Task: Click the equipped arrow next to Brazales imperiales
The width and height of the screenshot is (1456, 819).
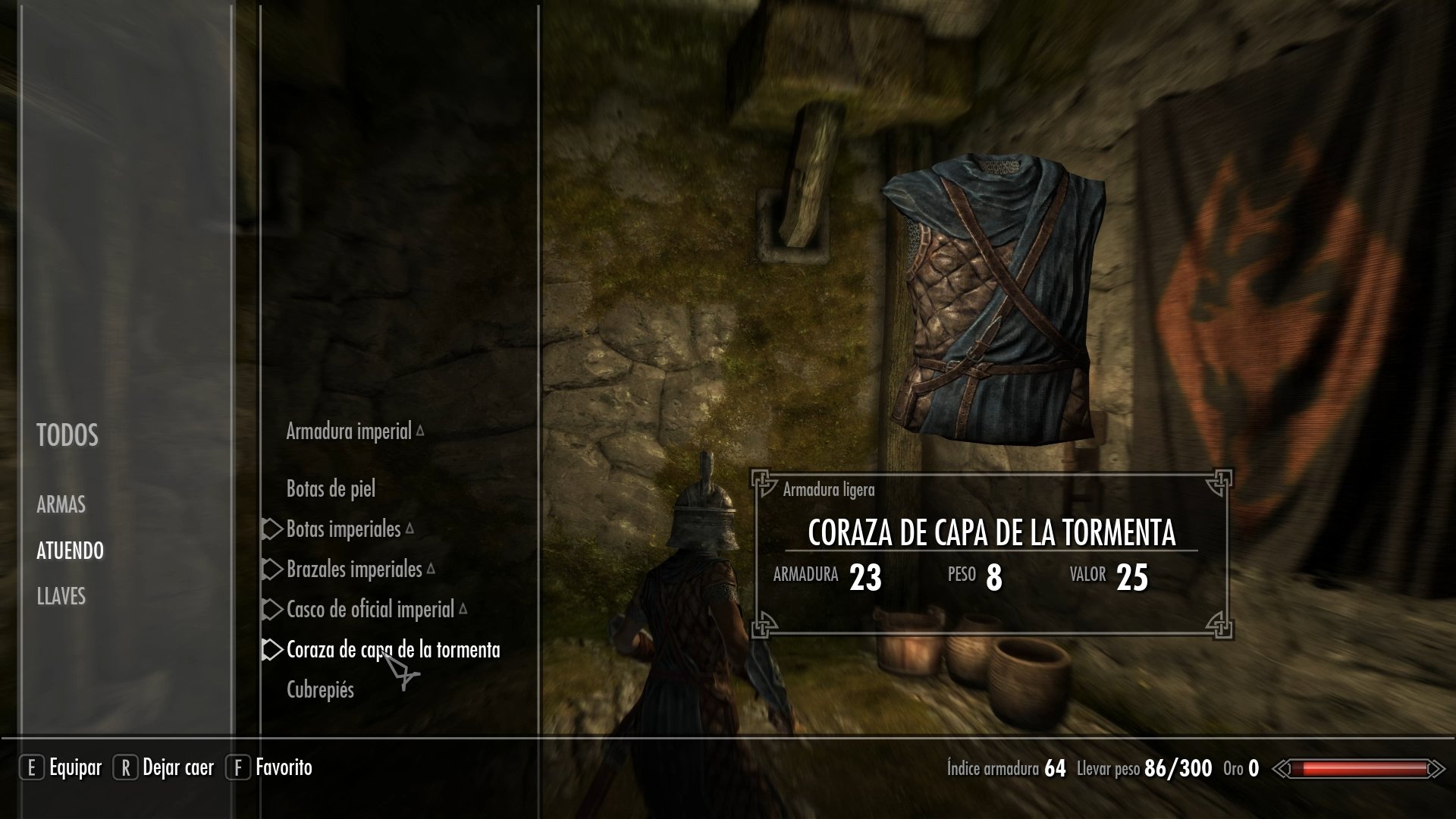Action: pyautogui.click(x=273, y=570)
